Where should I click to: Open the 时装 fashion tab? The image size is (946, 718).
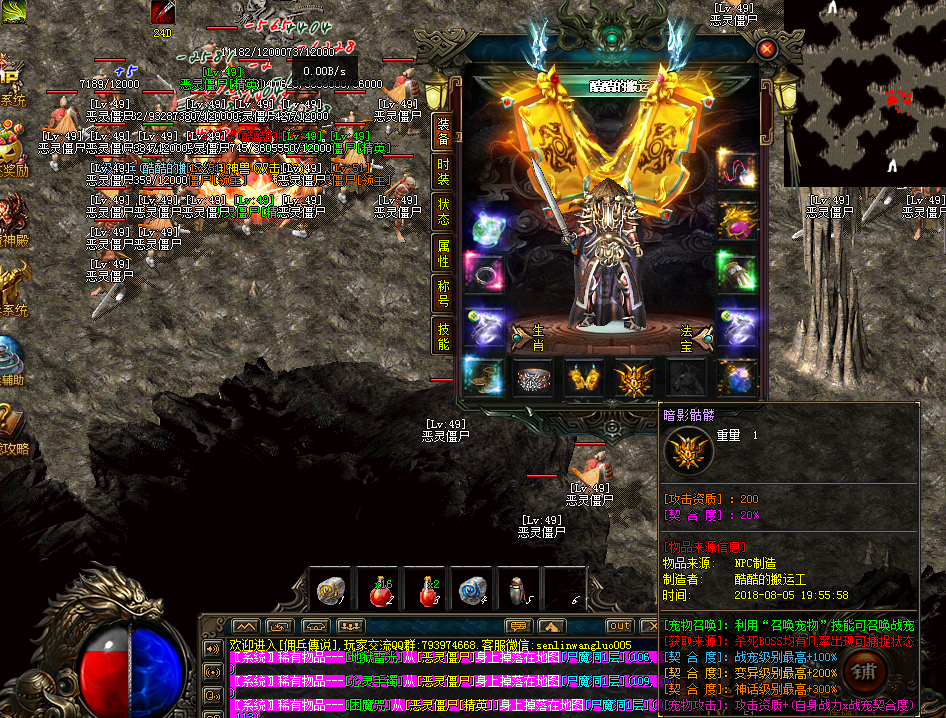(x=442, y=172)
